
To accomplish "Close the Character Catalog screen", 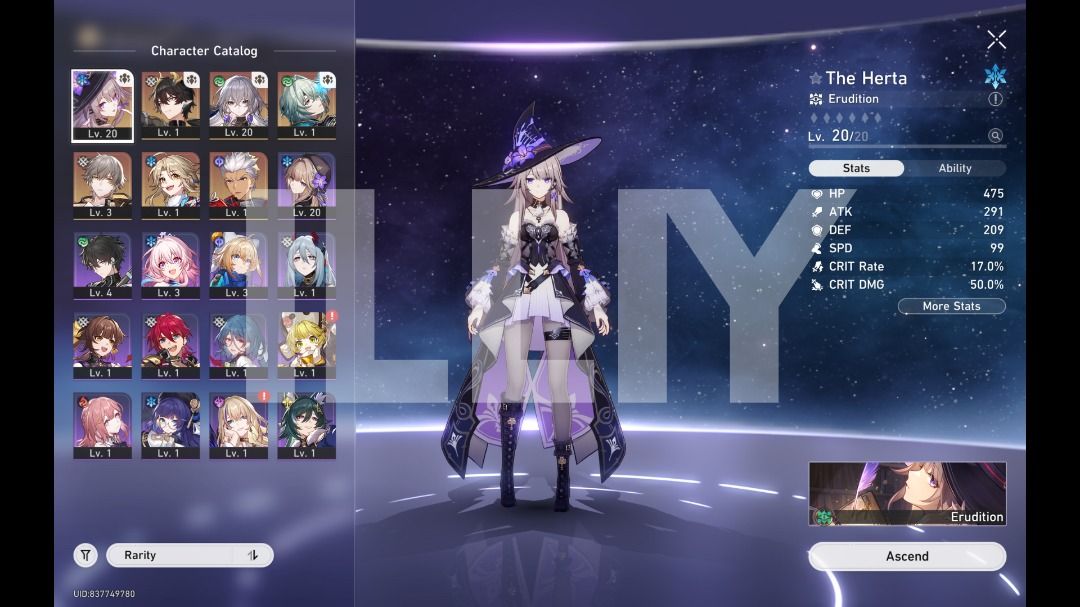I will click(996, 40).
